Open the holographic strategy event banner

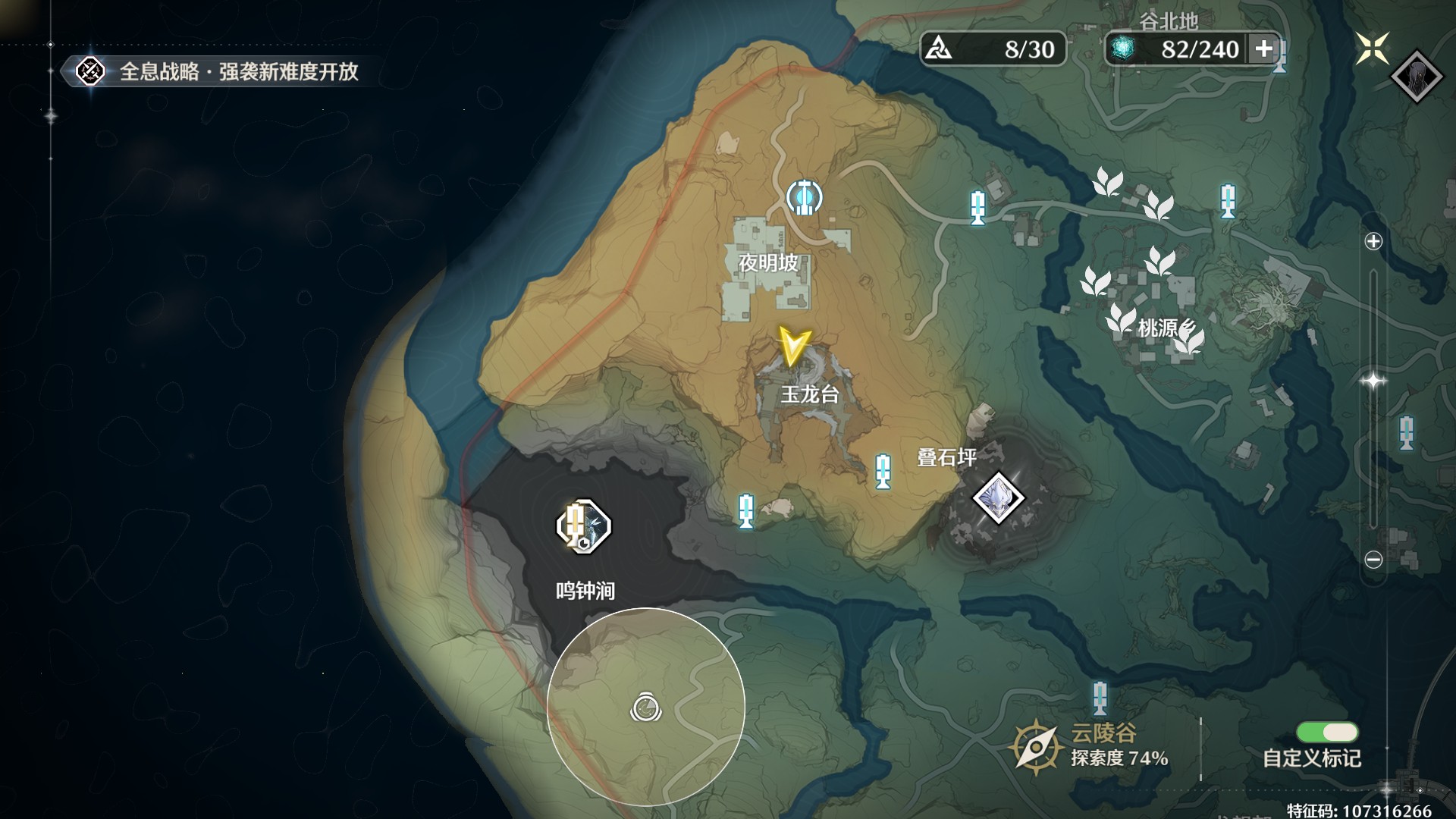tap(220, 72)
